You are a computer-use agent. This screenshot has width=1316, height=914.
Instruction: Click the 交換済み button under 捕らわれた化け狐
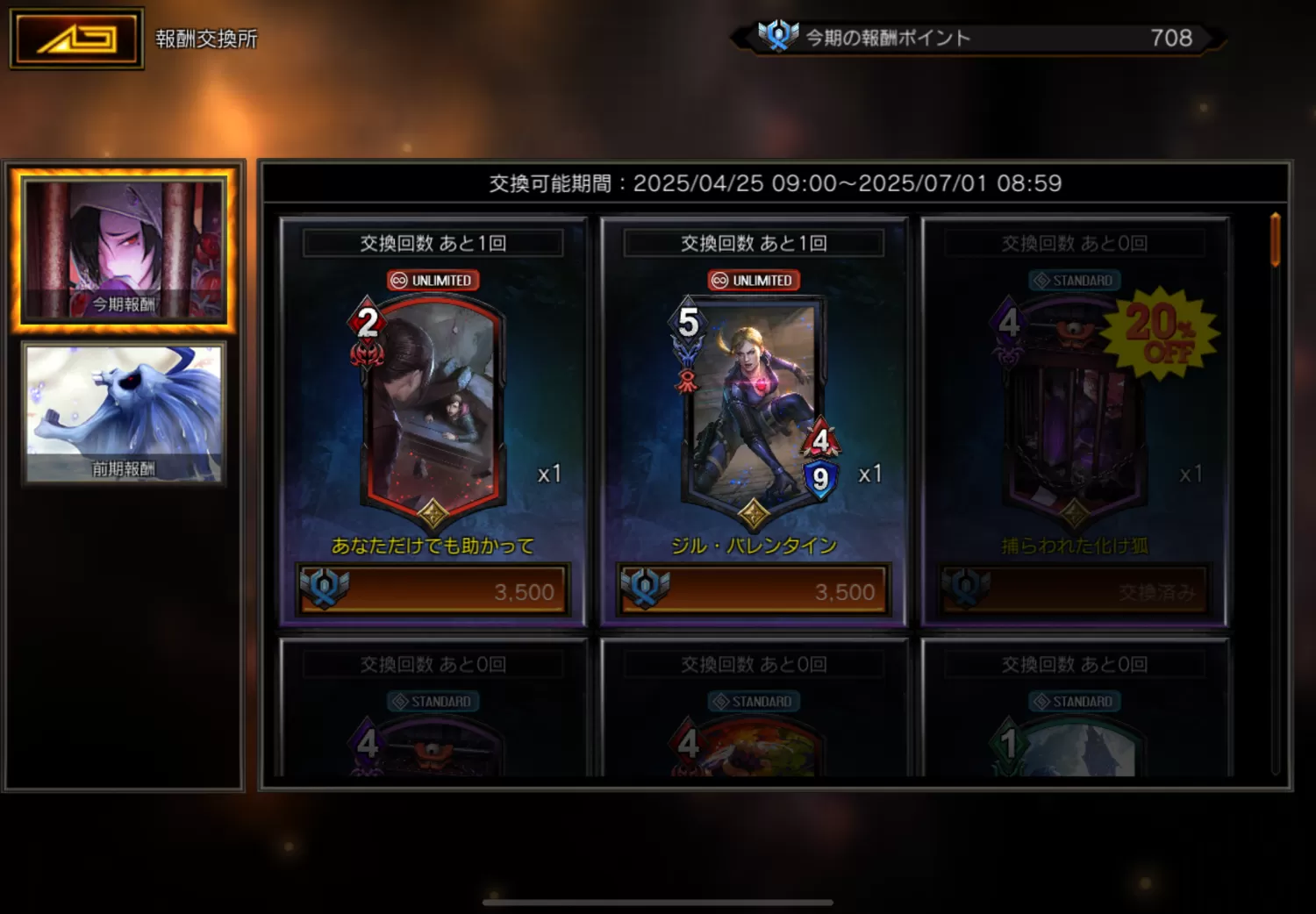tap(1074, 590)
